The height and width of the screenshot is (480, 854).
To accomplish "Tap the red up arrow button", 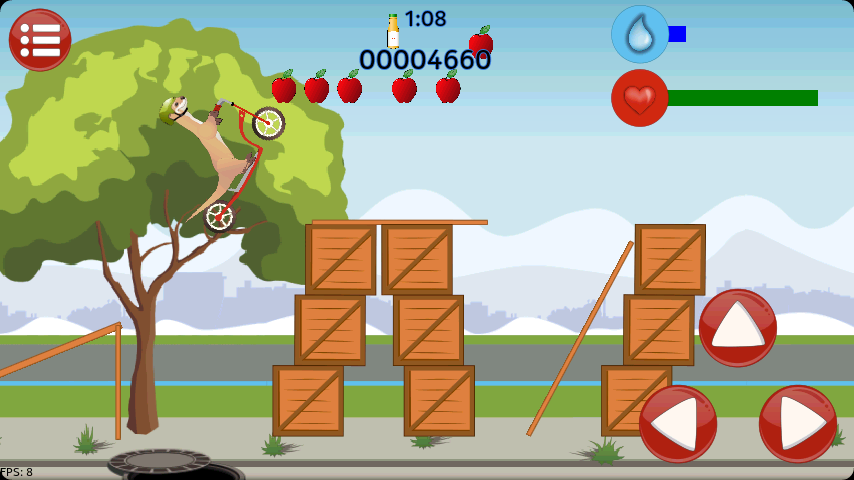I will pos(738,328).
